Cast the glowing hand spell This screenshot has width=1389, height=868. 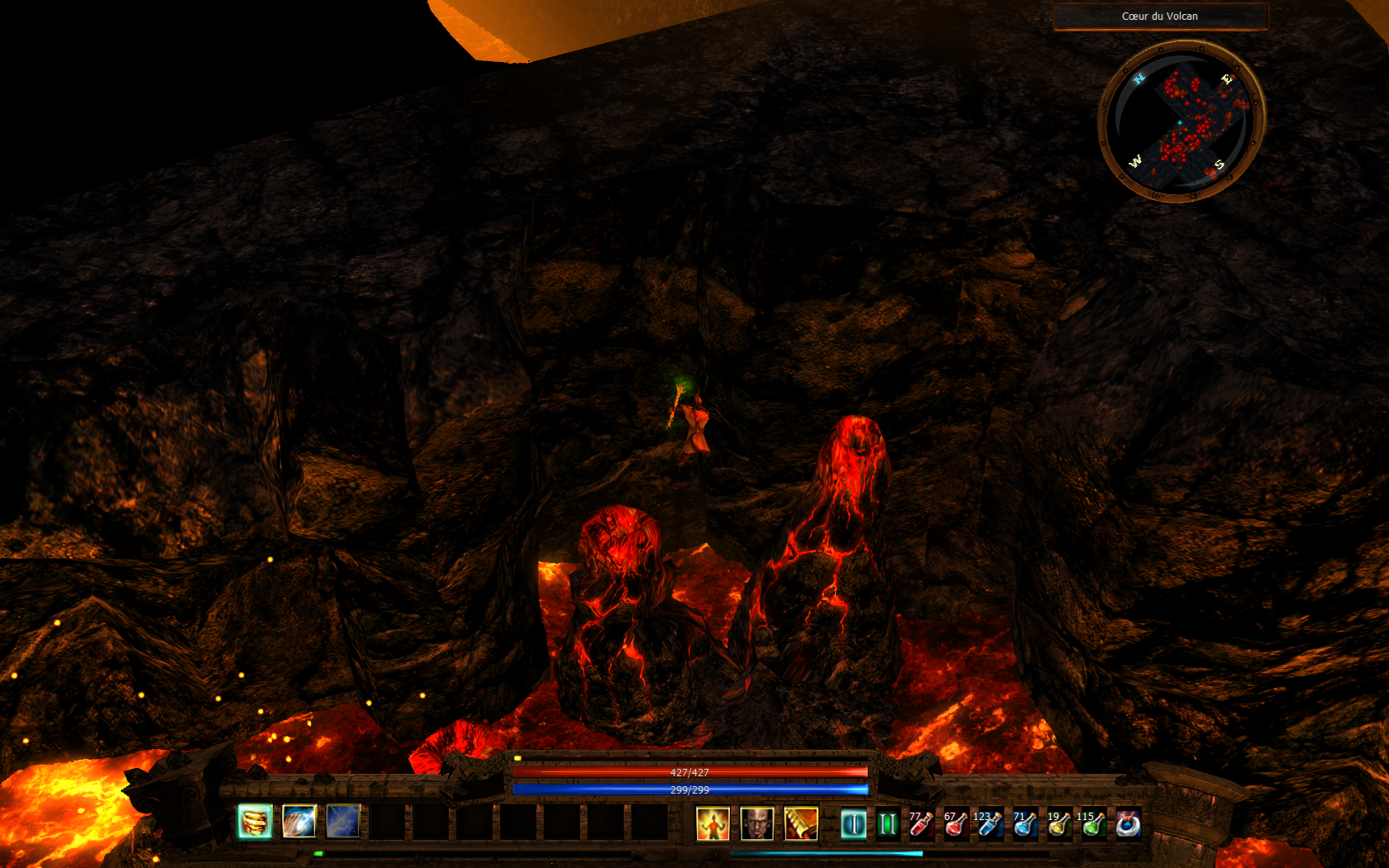[x=299, y=822]
